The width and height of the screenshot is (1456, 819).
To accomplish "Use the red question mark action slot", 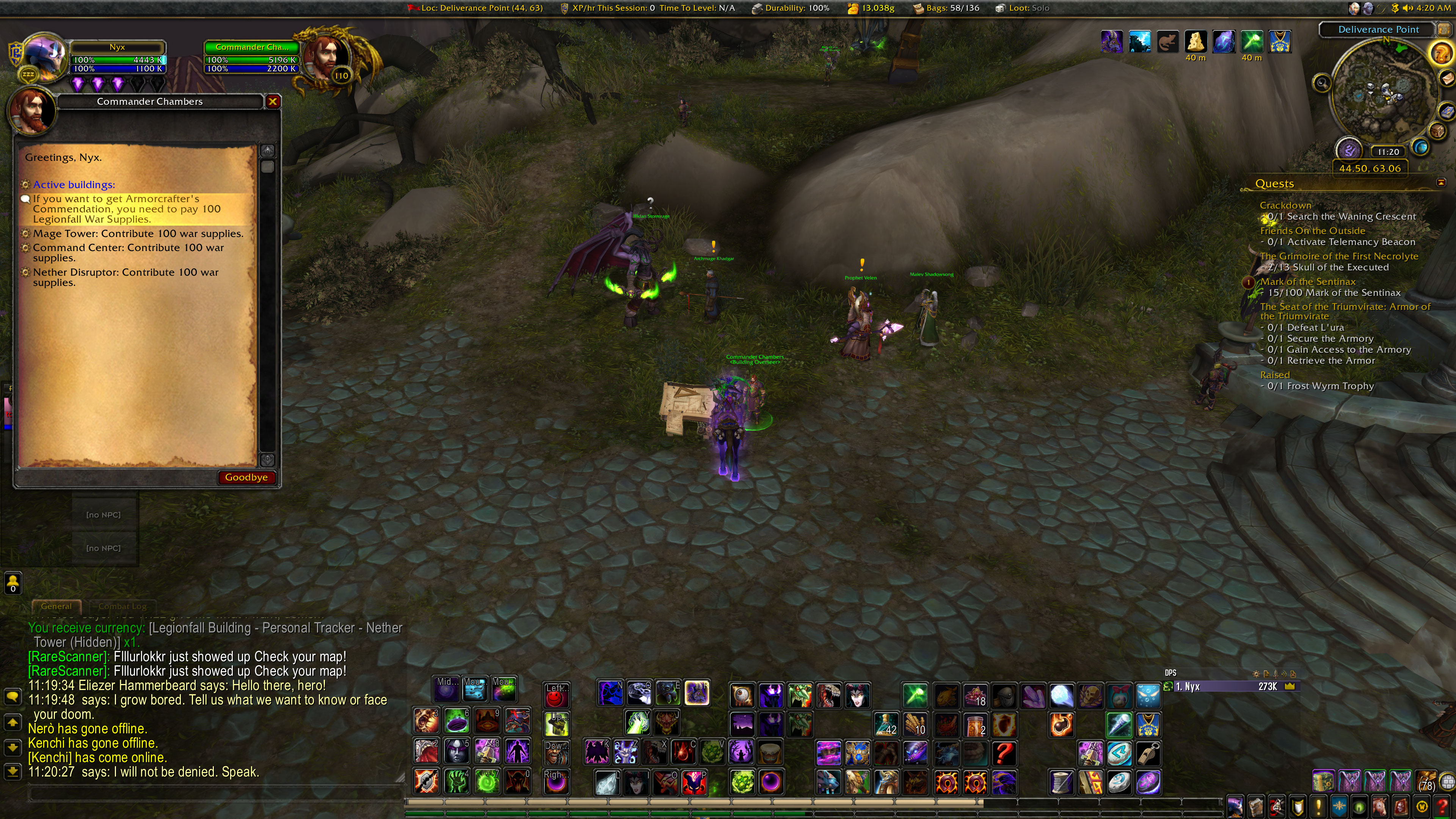I will [1004, 753].
